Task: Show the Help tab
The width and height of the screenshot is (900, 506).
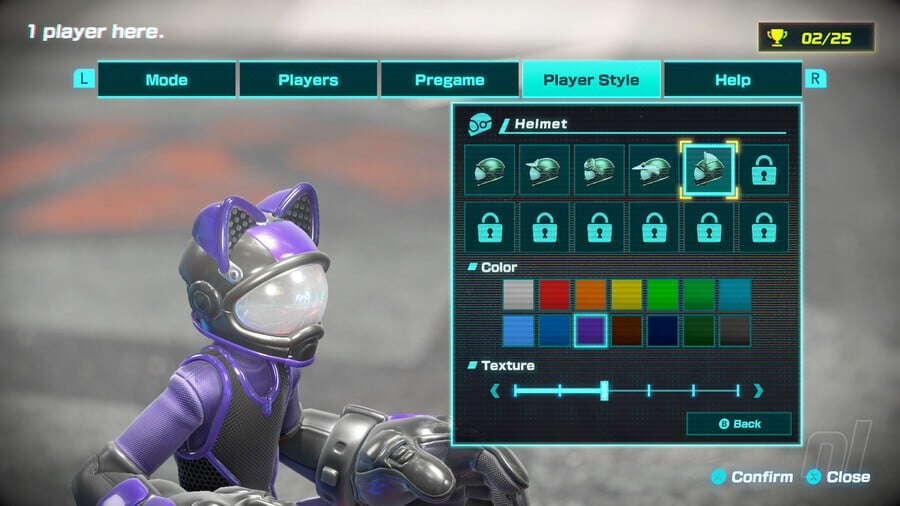Action: tap(732, 80)
